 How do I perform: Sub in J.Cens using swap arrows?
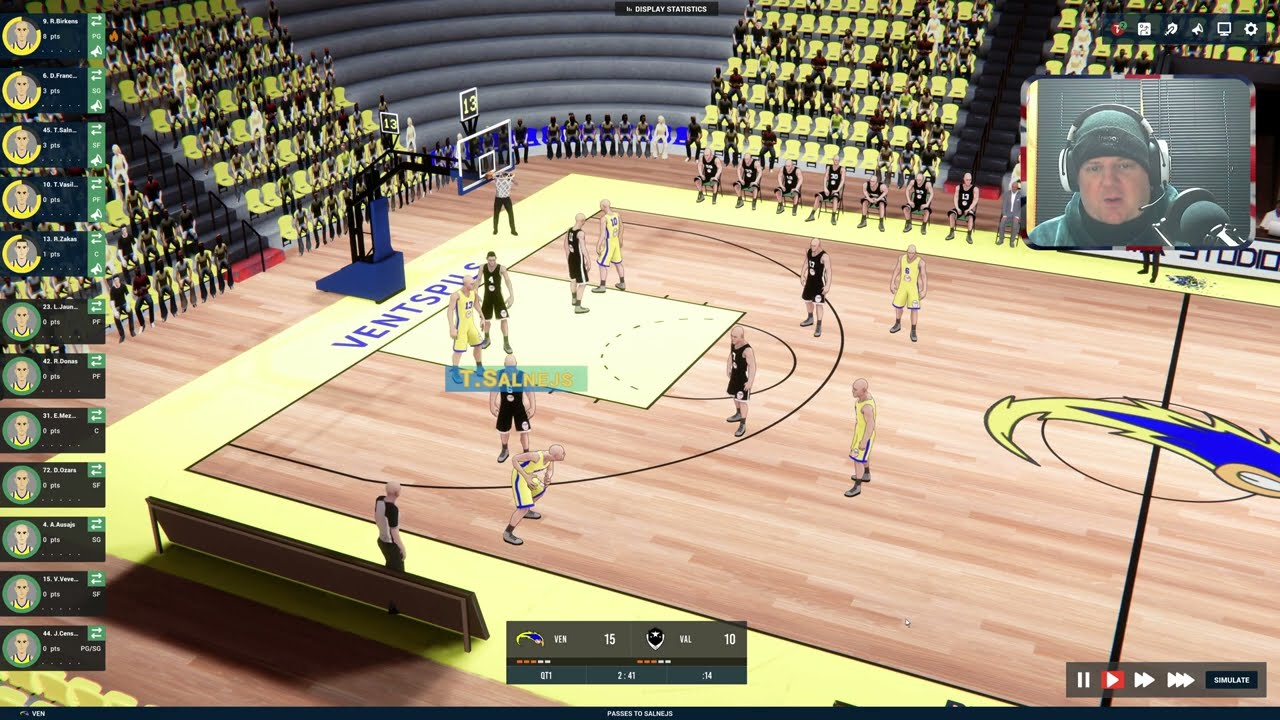[x=97, y=633]
